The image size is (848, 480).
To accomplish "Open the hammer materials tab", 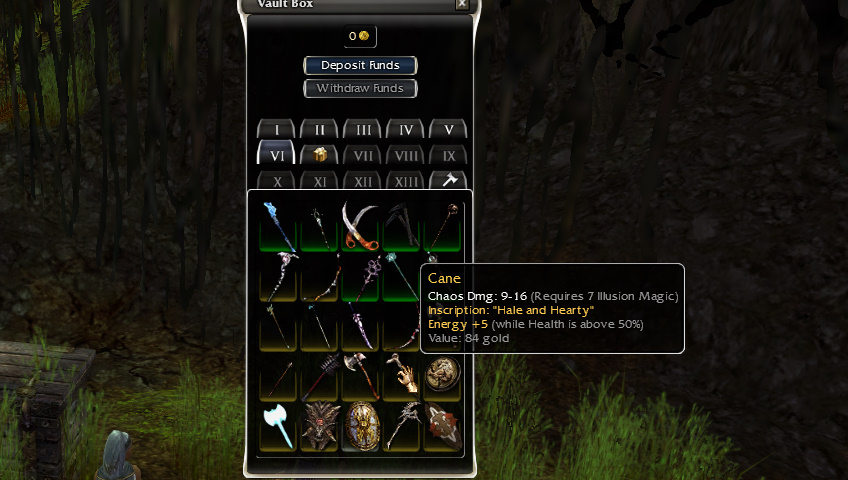I will [x=449, y=181].
